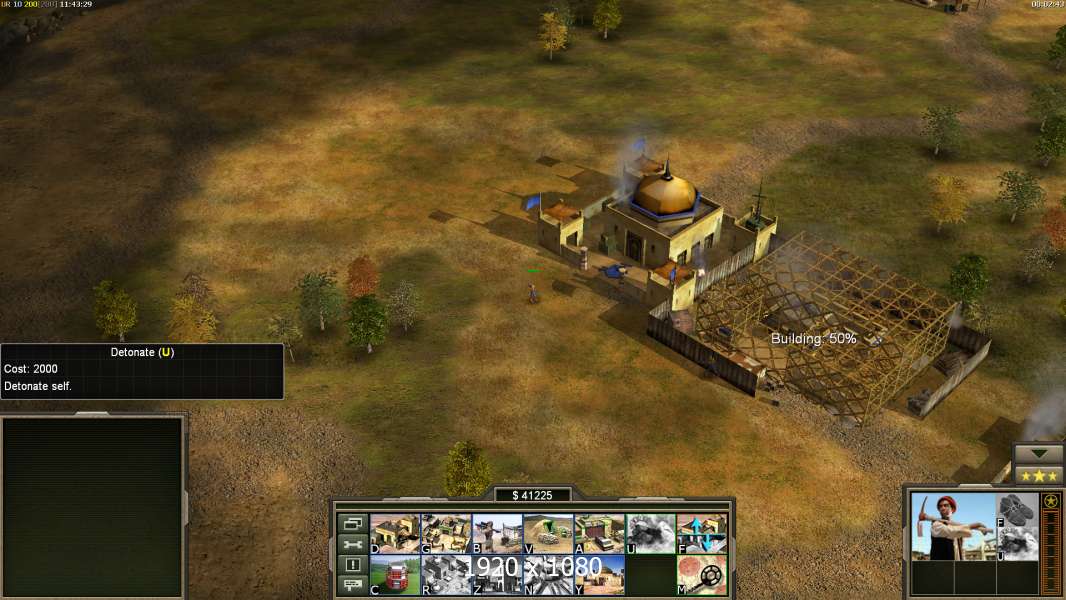Viewport: 1066px width, 600px height.
Task: Select the red truck icon labeled C
Action: [x=394, y=574]
